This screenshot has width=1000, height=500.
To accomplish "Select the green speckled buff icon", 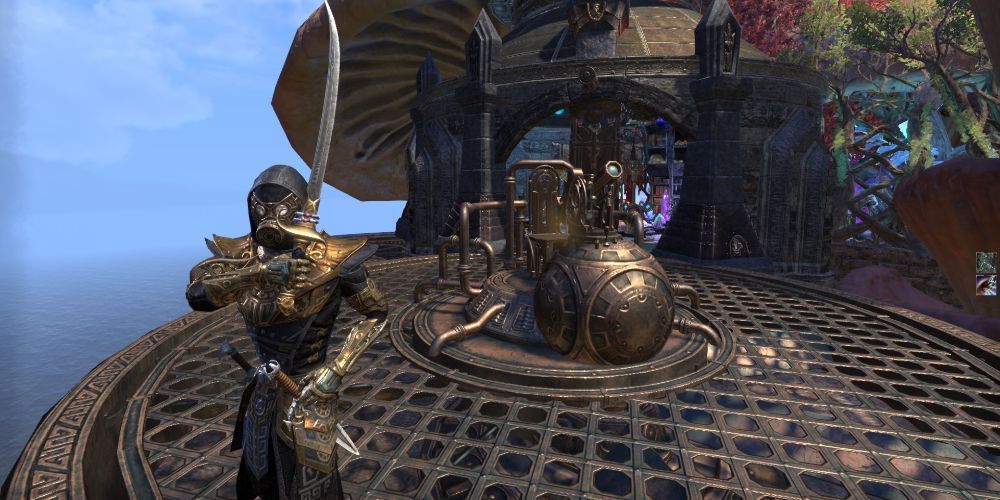I will pos(987,262).
